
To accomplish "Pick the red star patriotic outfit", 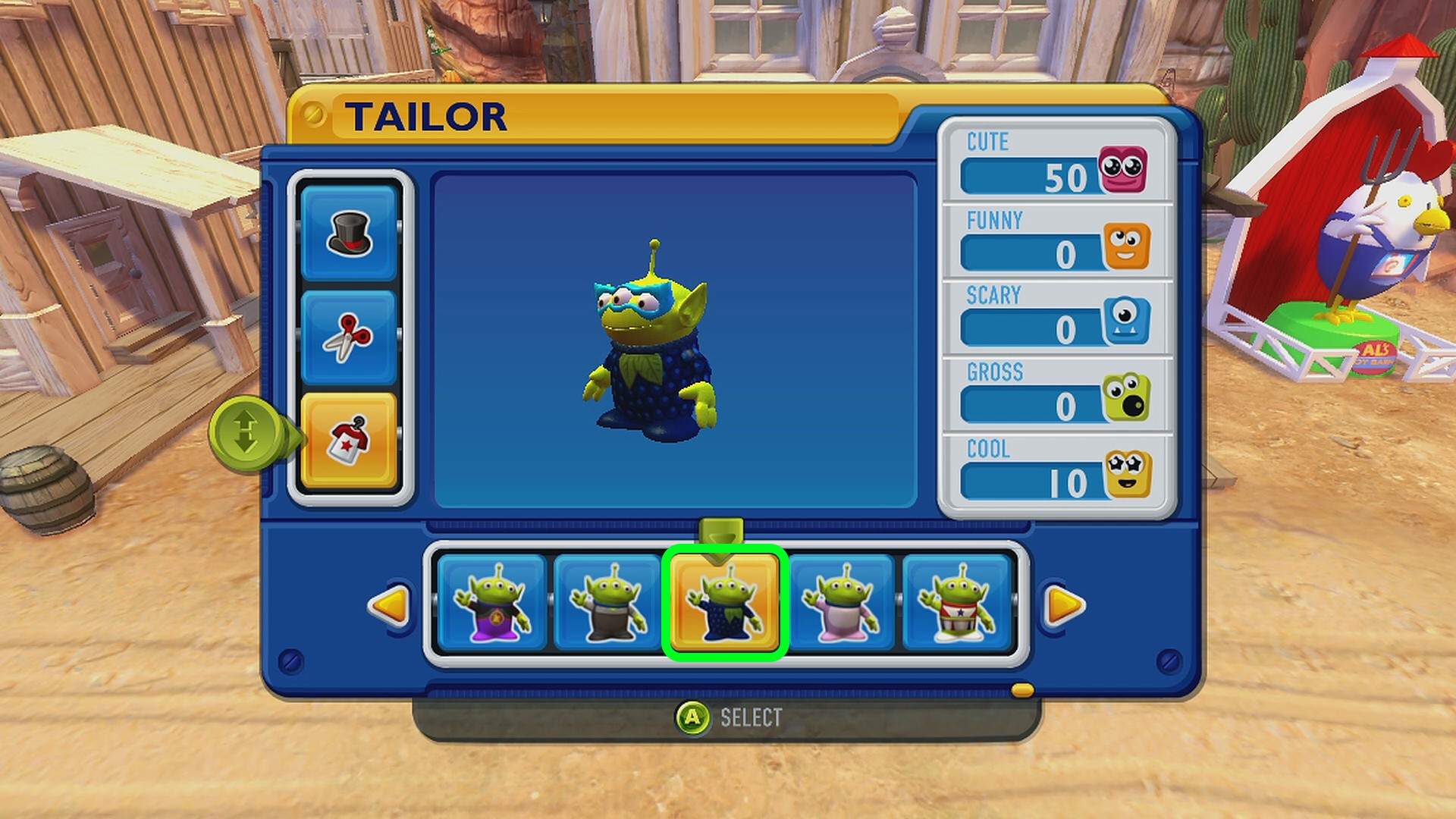I will (x=957, y=604).
